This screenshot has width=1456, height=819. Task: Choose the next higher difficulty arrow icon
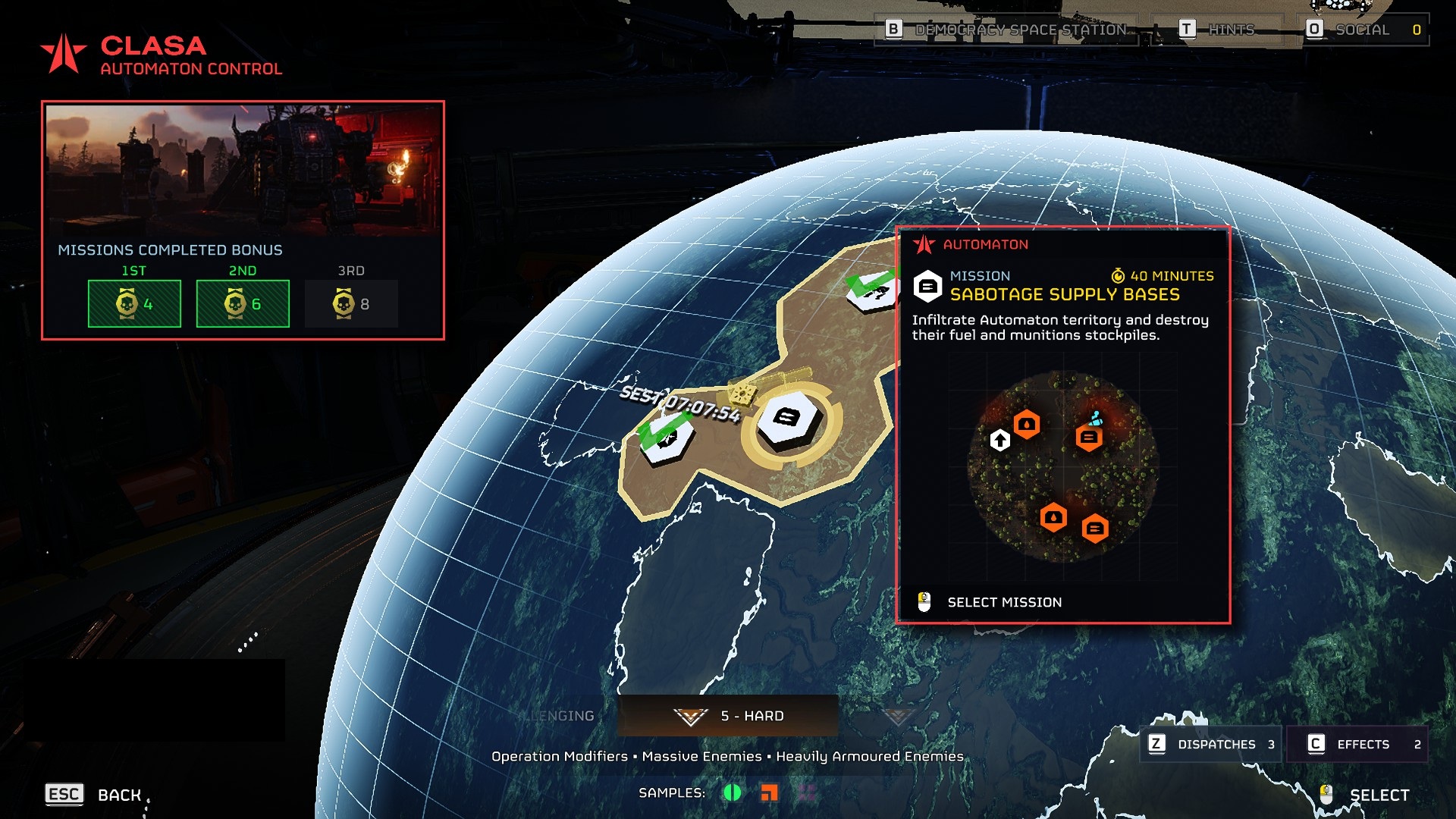click(x=897, y=716)
